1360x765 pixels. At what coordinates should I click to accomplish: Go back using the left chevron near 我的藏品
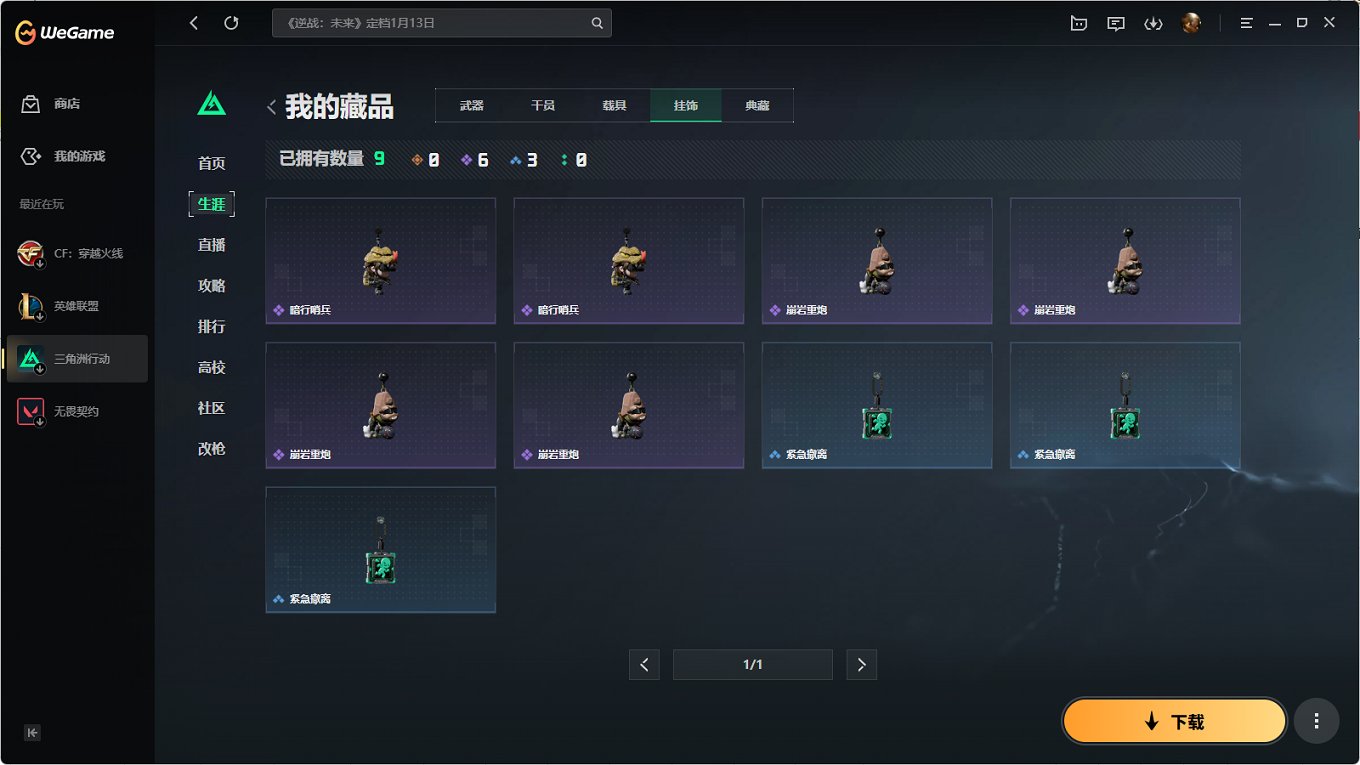point(271,105)
